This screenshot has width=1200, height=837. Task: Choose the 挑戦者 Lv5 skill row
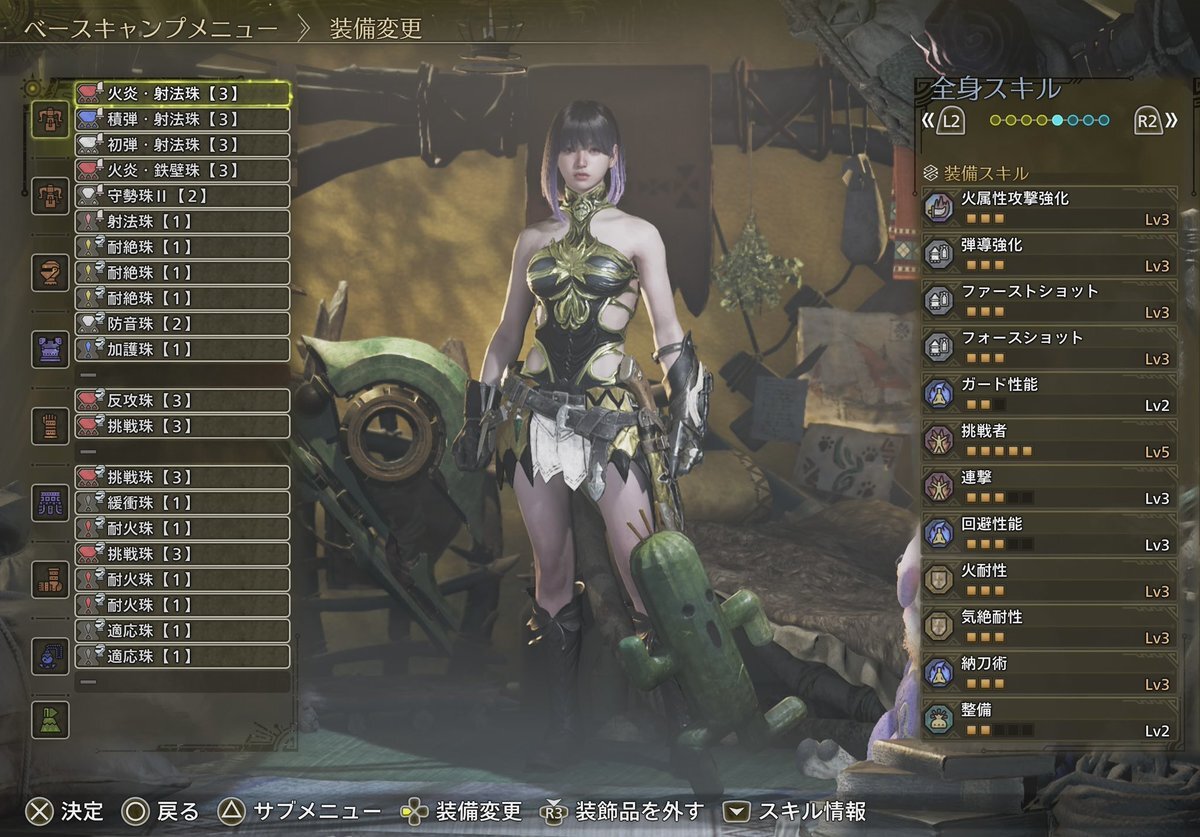click(1048, 440)
